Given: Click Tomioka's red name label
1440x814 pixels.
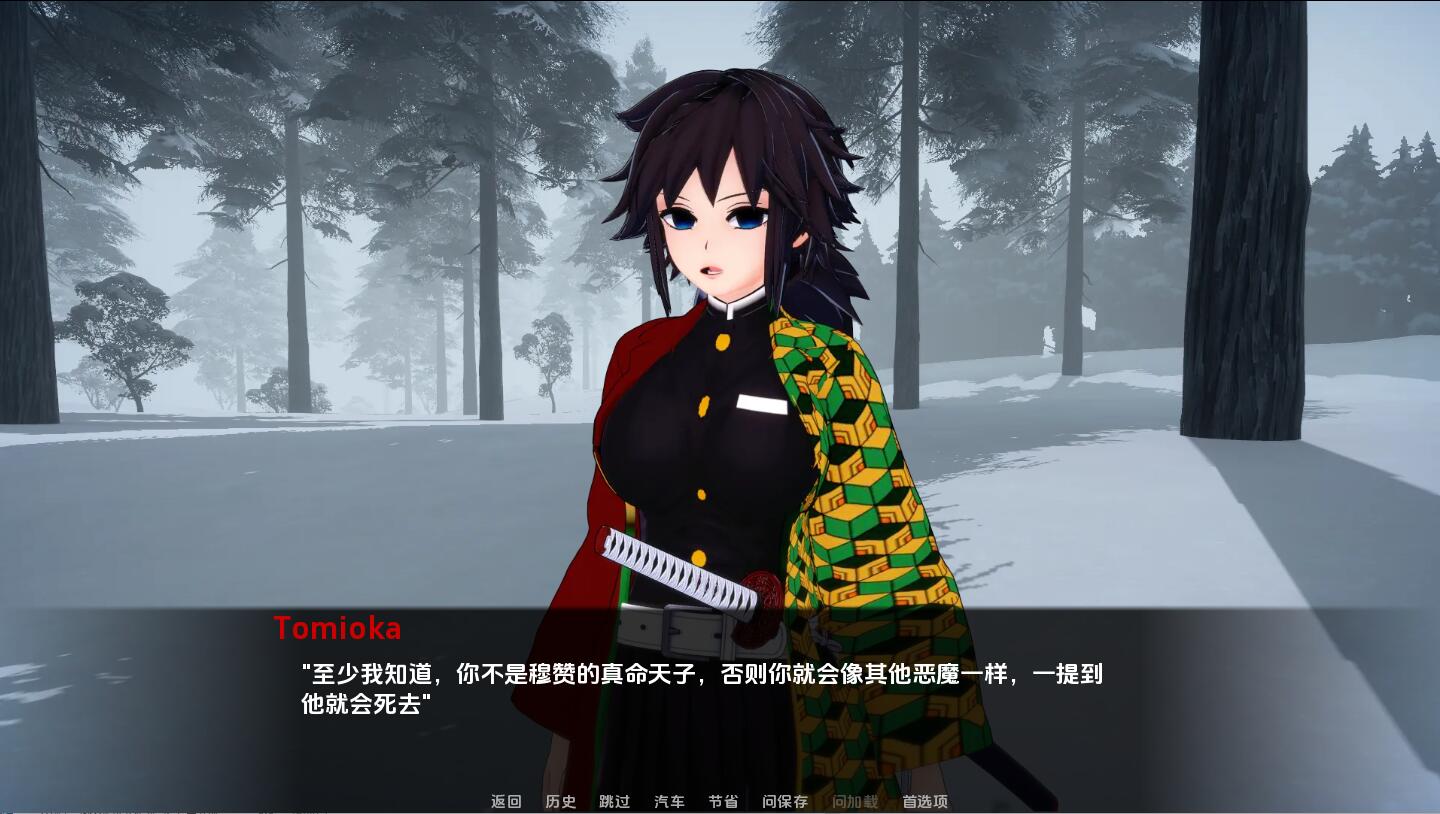Looking at the screenshot, I should 337,628.
